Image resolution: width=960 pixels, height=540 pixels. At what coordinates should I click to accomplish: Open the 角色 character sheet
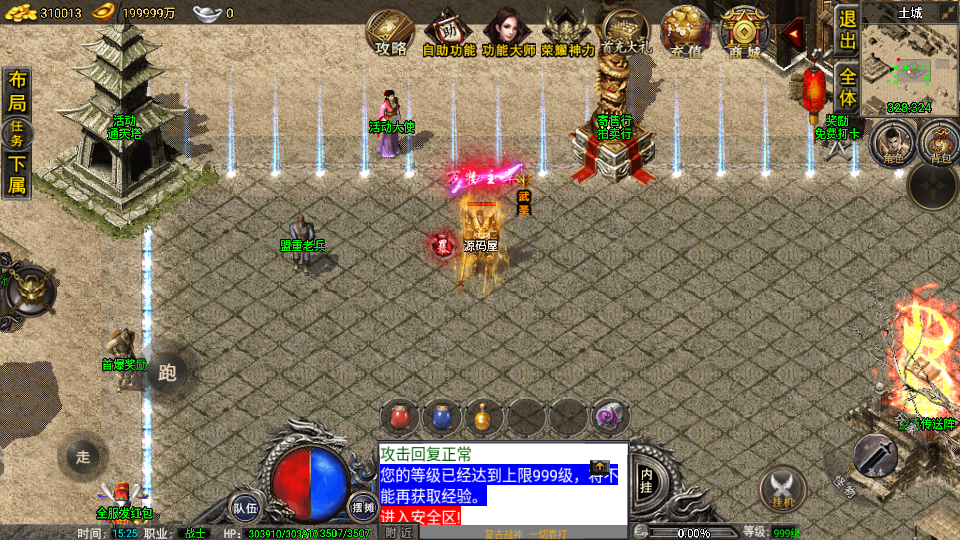pos(887,143)
